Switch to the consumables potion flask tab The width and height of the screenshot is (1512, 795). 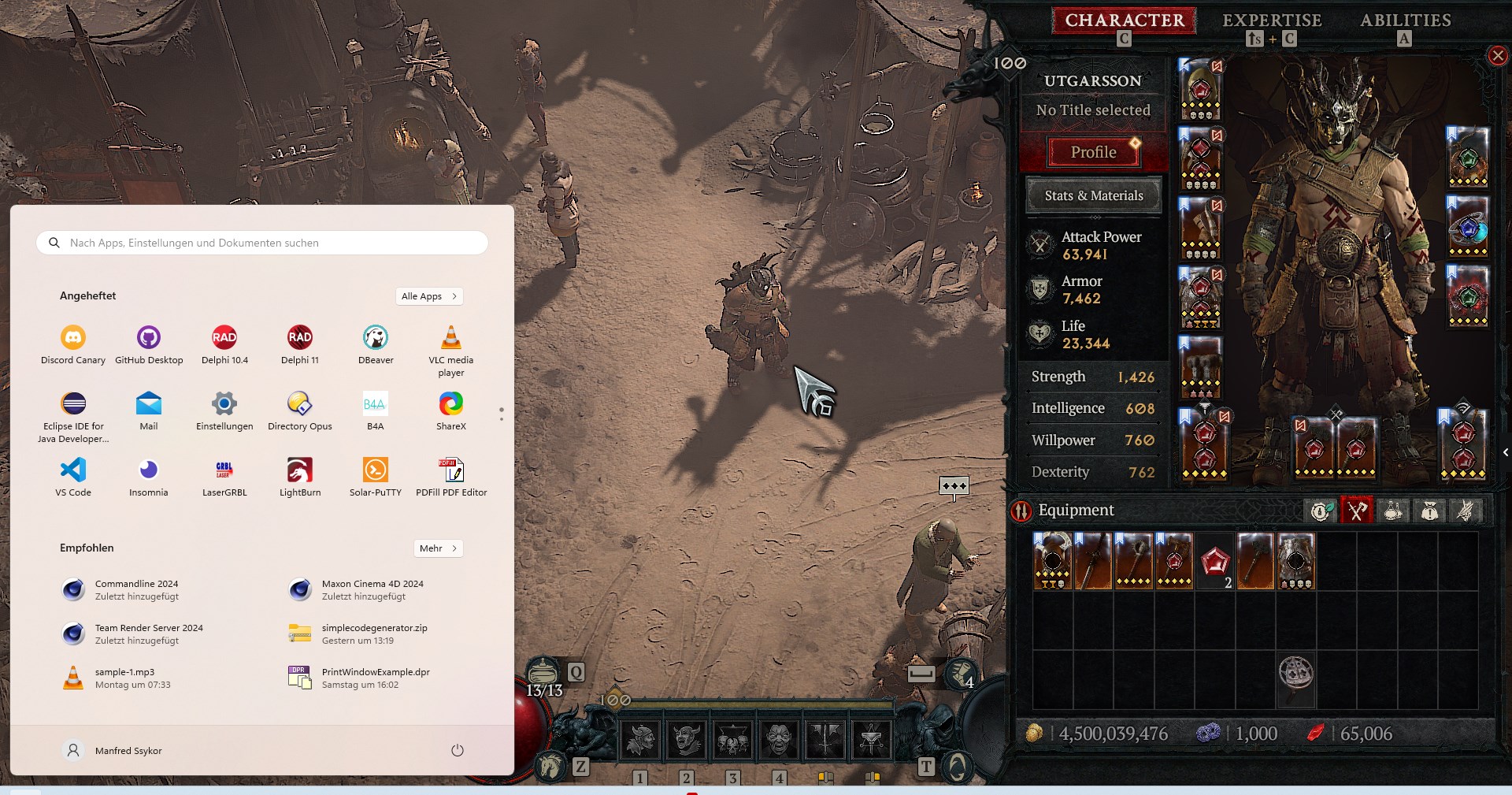(x=1392, y=511)
